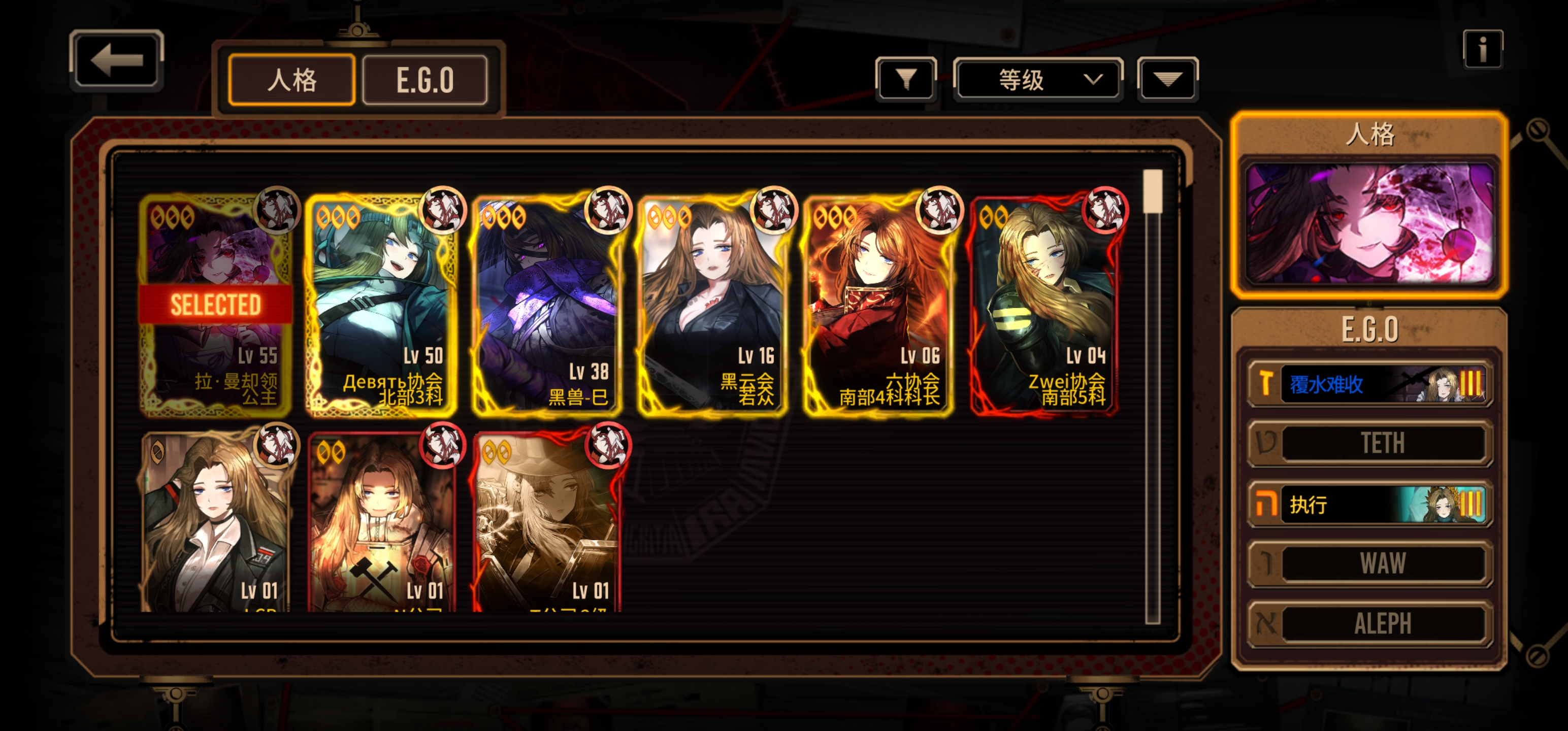
Task: Select the empty ALEPH E.G.O slot
Action: (x=1369, y=623)
